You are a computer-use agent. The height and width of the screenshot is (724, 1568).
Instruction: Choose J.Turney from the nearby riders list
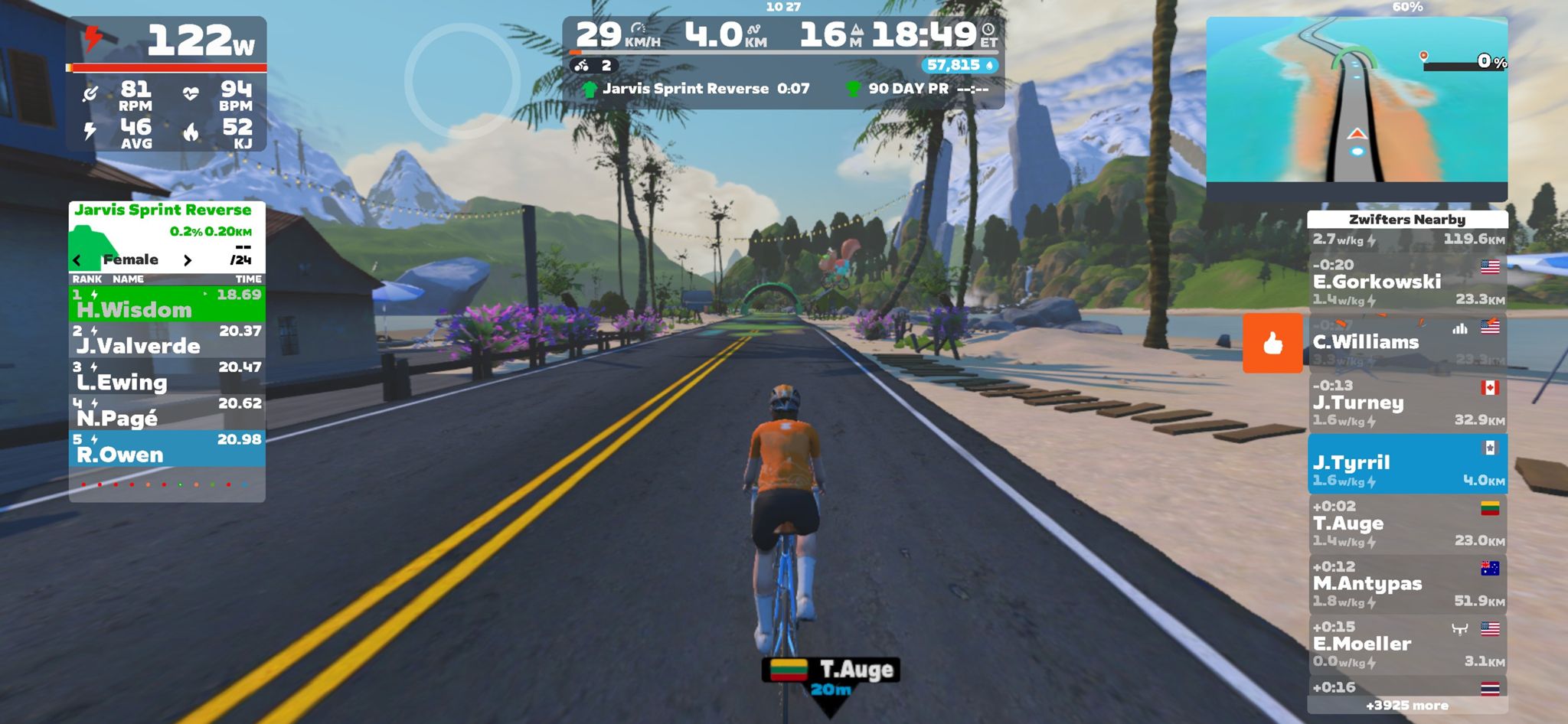[x=1407, y=403]
